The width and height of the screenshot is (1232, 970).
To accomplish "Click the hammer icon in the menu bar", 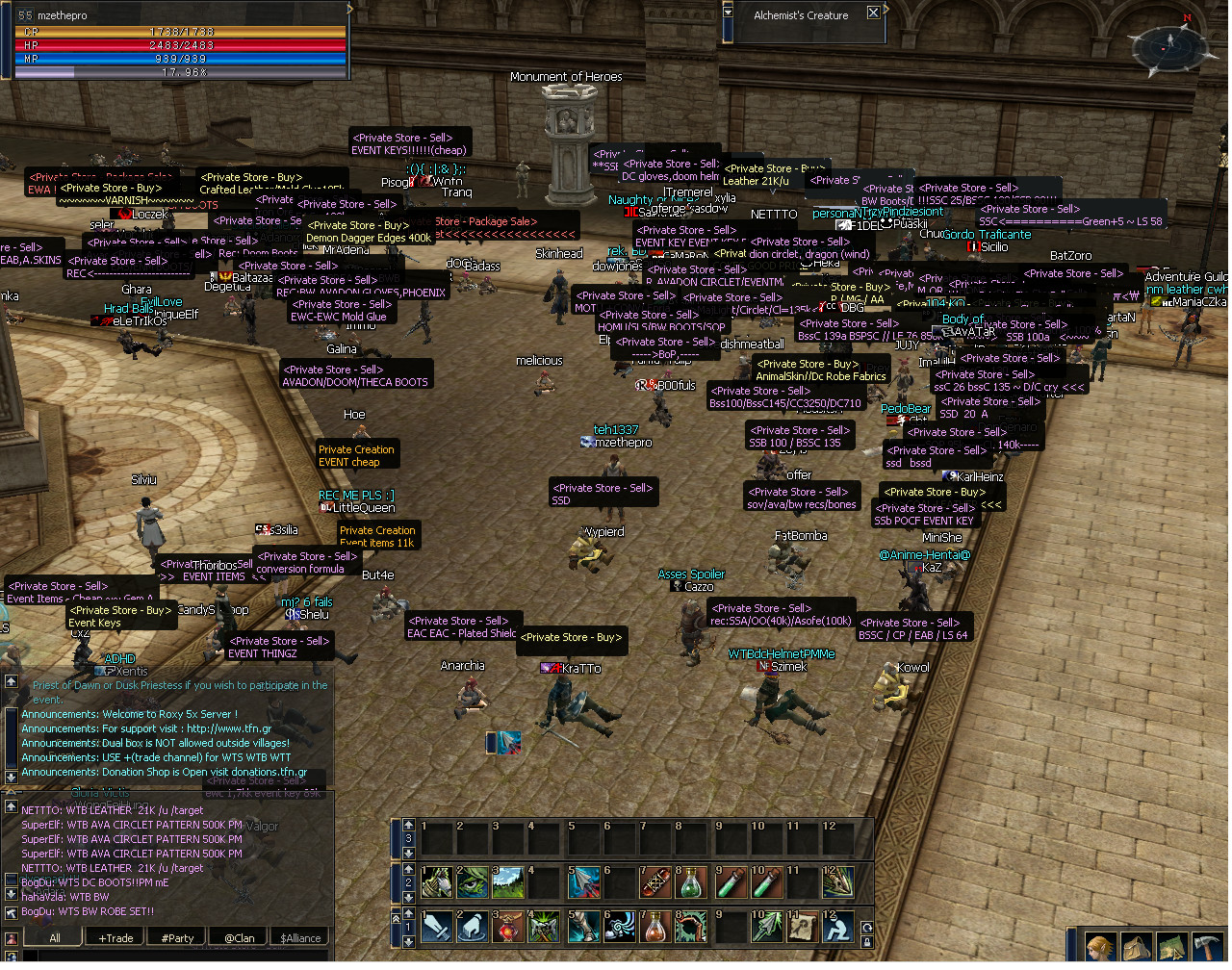I will click(1208, 947).
